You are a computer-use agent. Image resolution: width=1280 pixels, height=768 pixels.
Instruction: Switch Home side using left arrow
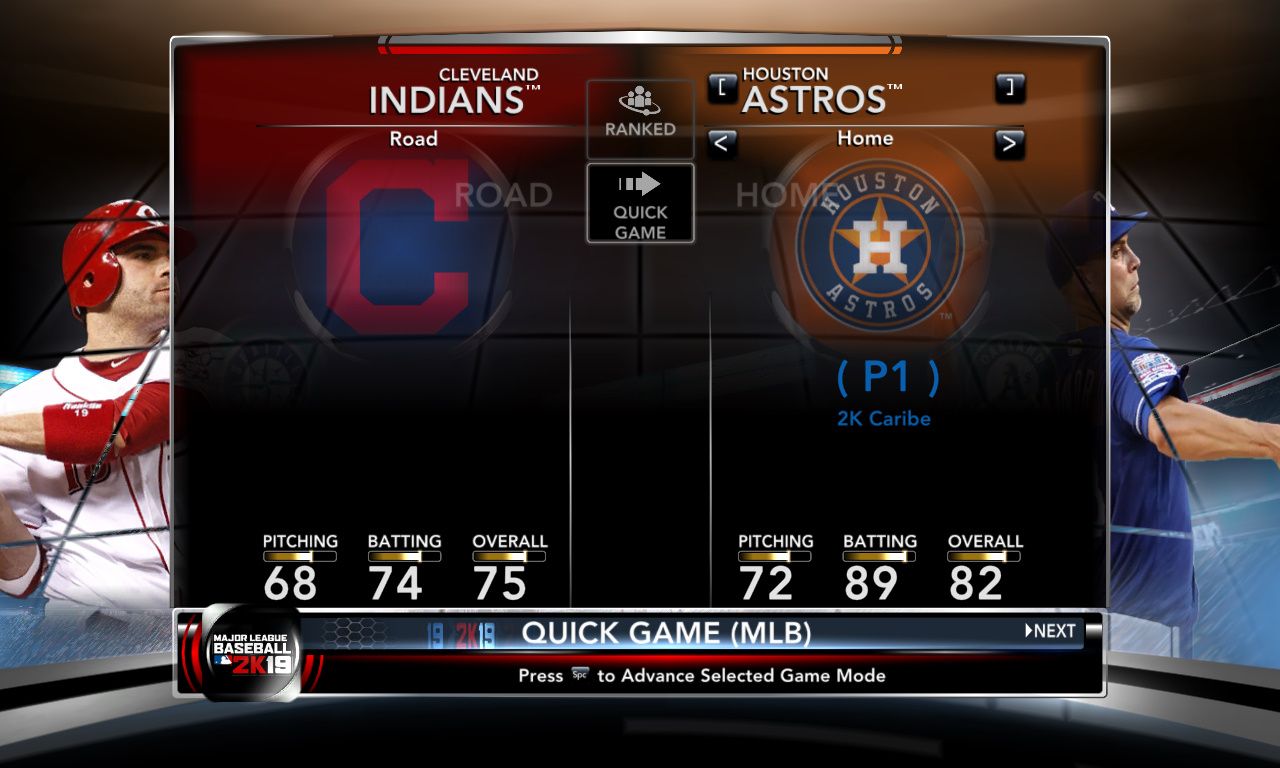coord(722,144)
